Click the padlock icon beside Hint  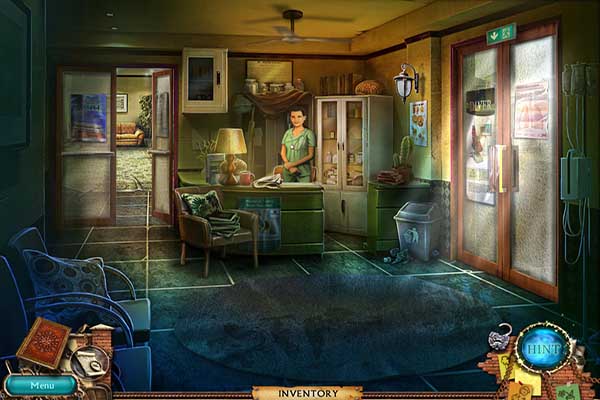(x=499, y=339)
